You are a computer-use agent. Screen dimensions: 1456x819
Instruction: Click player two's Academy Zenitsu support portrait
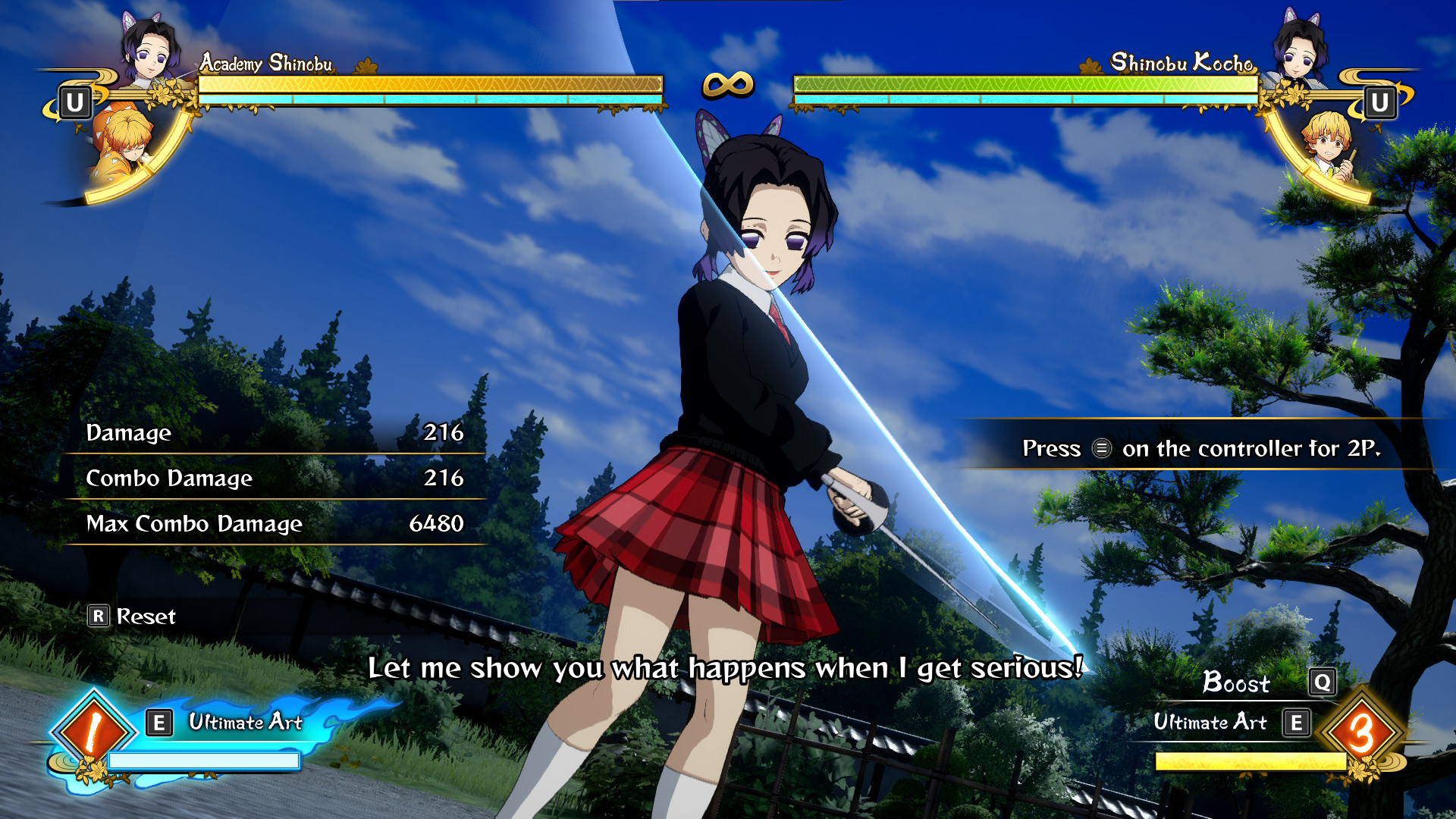point(1328,146)
